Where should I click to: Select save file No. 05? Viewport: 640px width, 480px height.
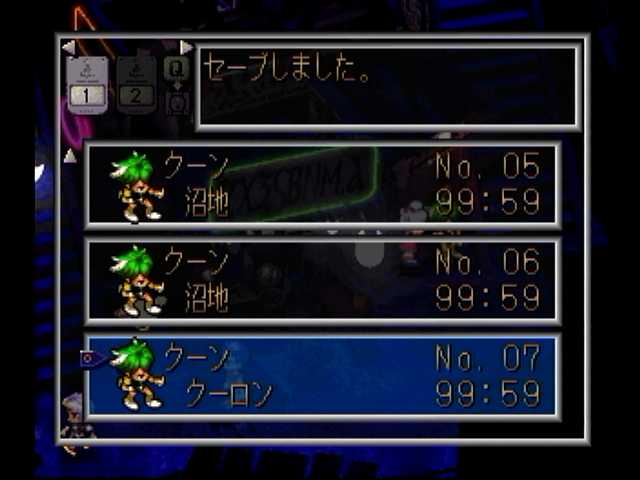(322, 186)
